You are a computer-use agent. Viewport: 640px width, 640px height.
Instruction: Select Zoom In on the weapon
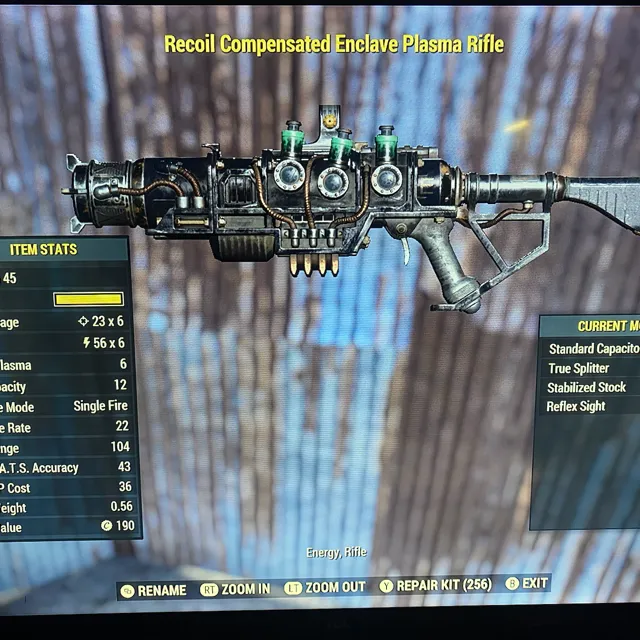[x=236, y=589]
